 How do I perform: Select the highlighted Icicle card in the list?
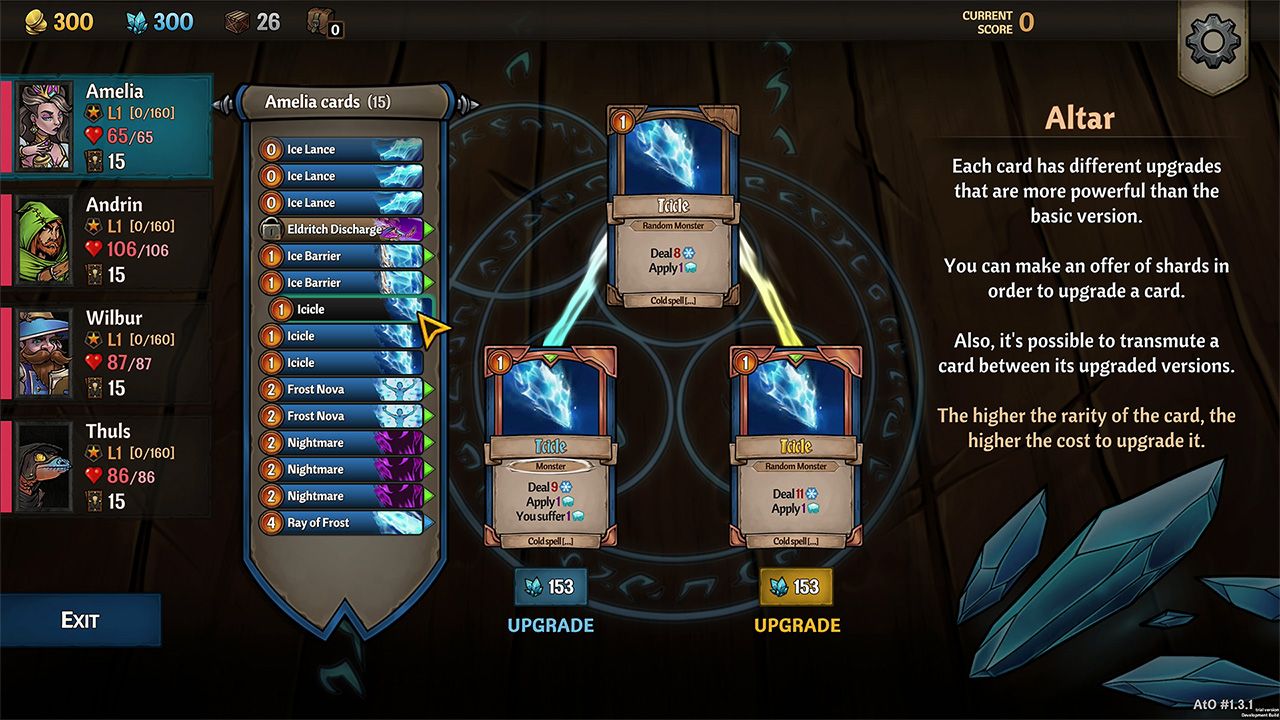(x=340, y=309)
